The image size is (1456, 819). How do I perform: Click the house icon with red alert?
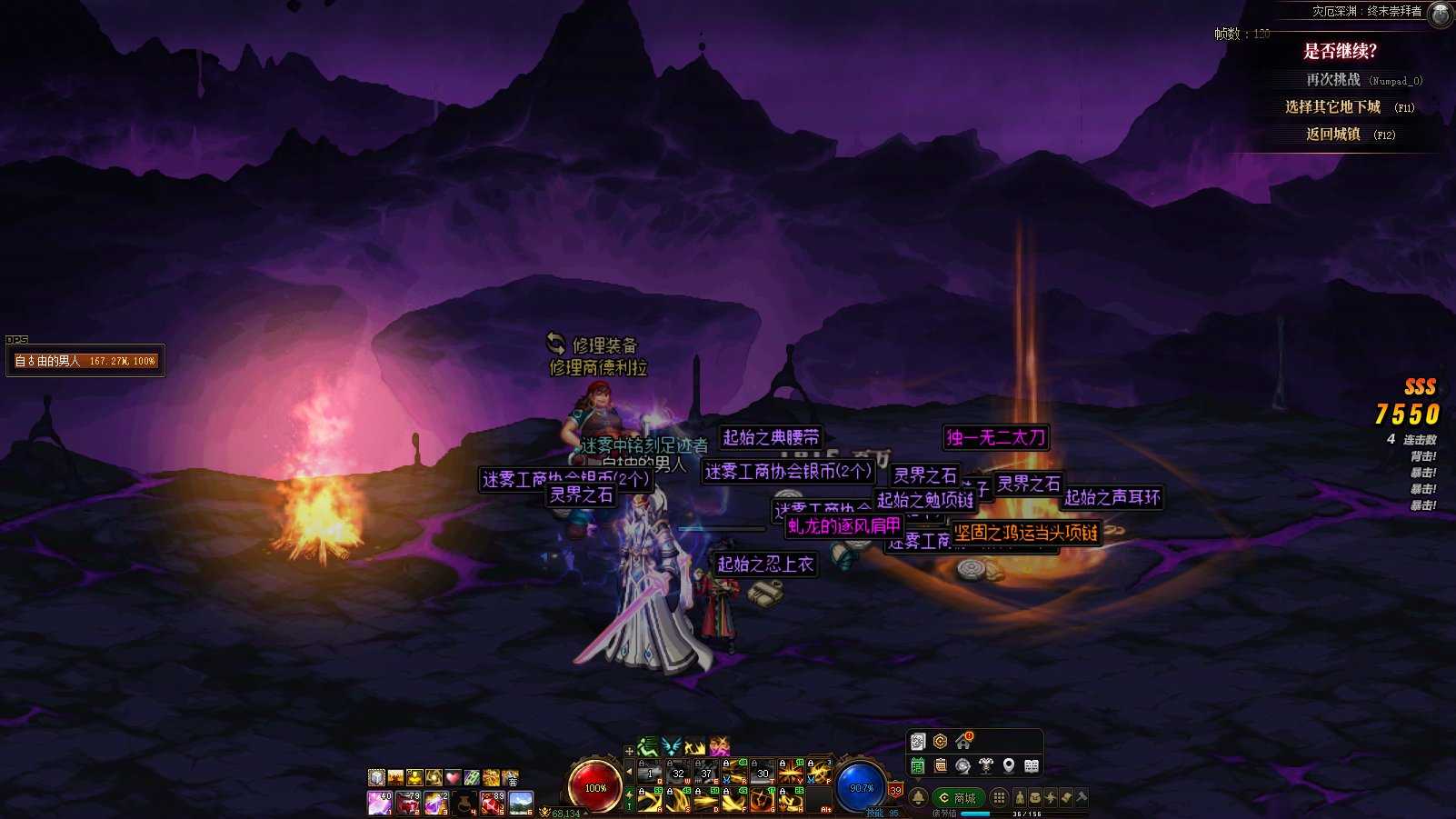click(x=963, y=742)
